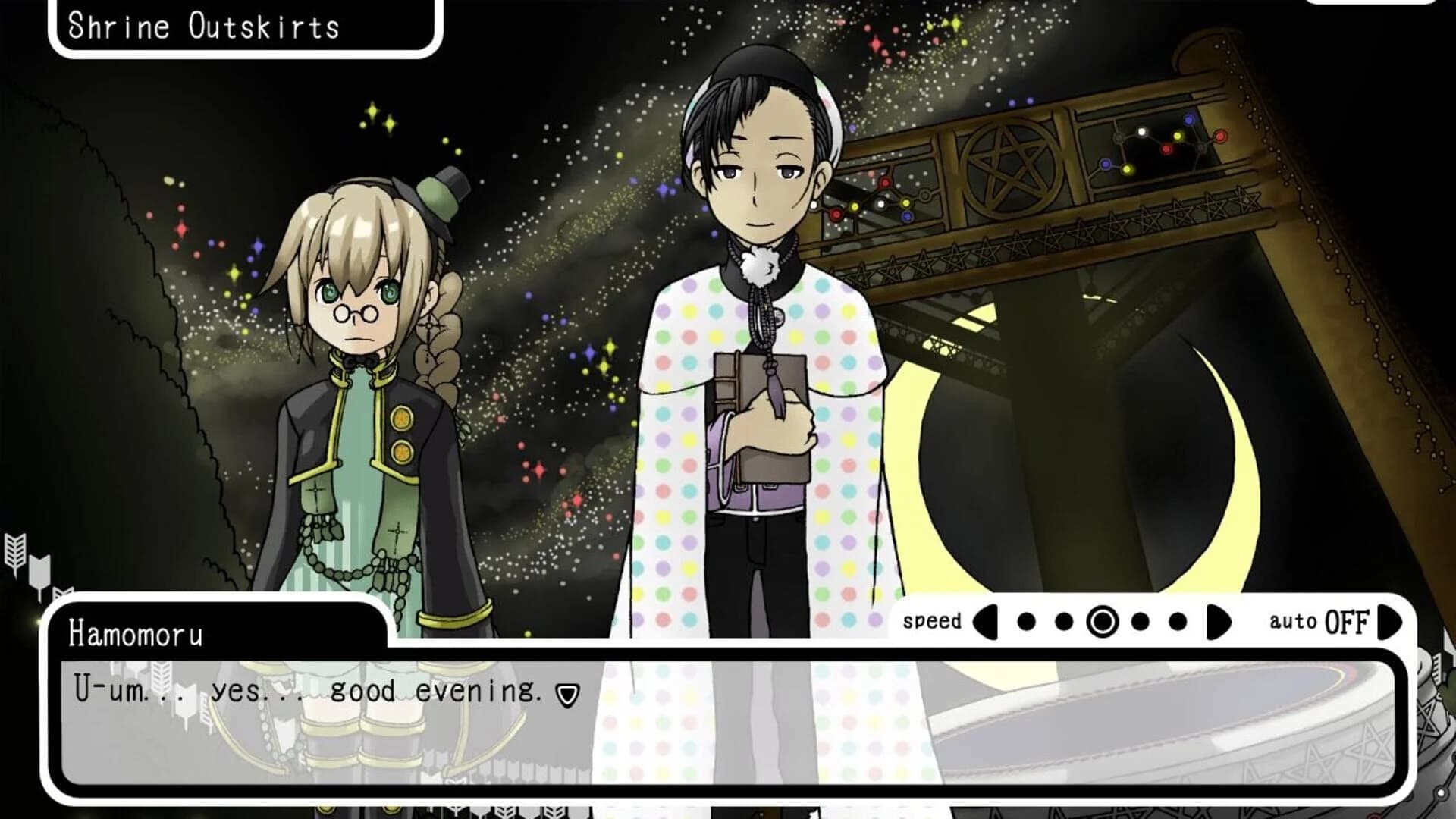Screen dimensions: 1456x819
Task: Click the speed label text
Action: click(x=931, y=622)
